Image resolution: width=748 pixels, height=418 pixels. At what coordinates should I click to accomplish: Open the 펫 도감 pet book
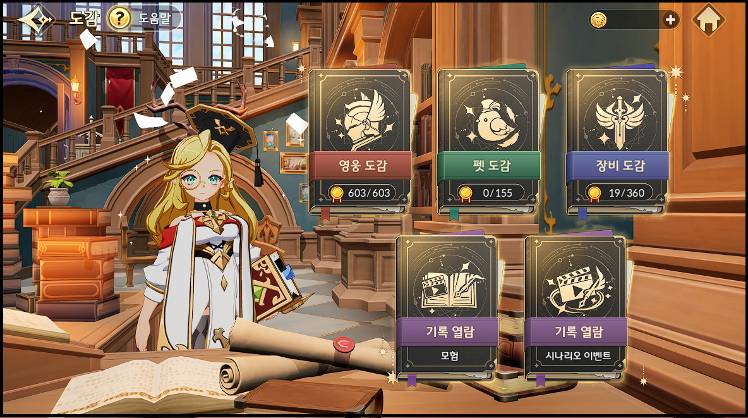pos(488,140)
